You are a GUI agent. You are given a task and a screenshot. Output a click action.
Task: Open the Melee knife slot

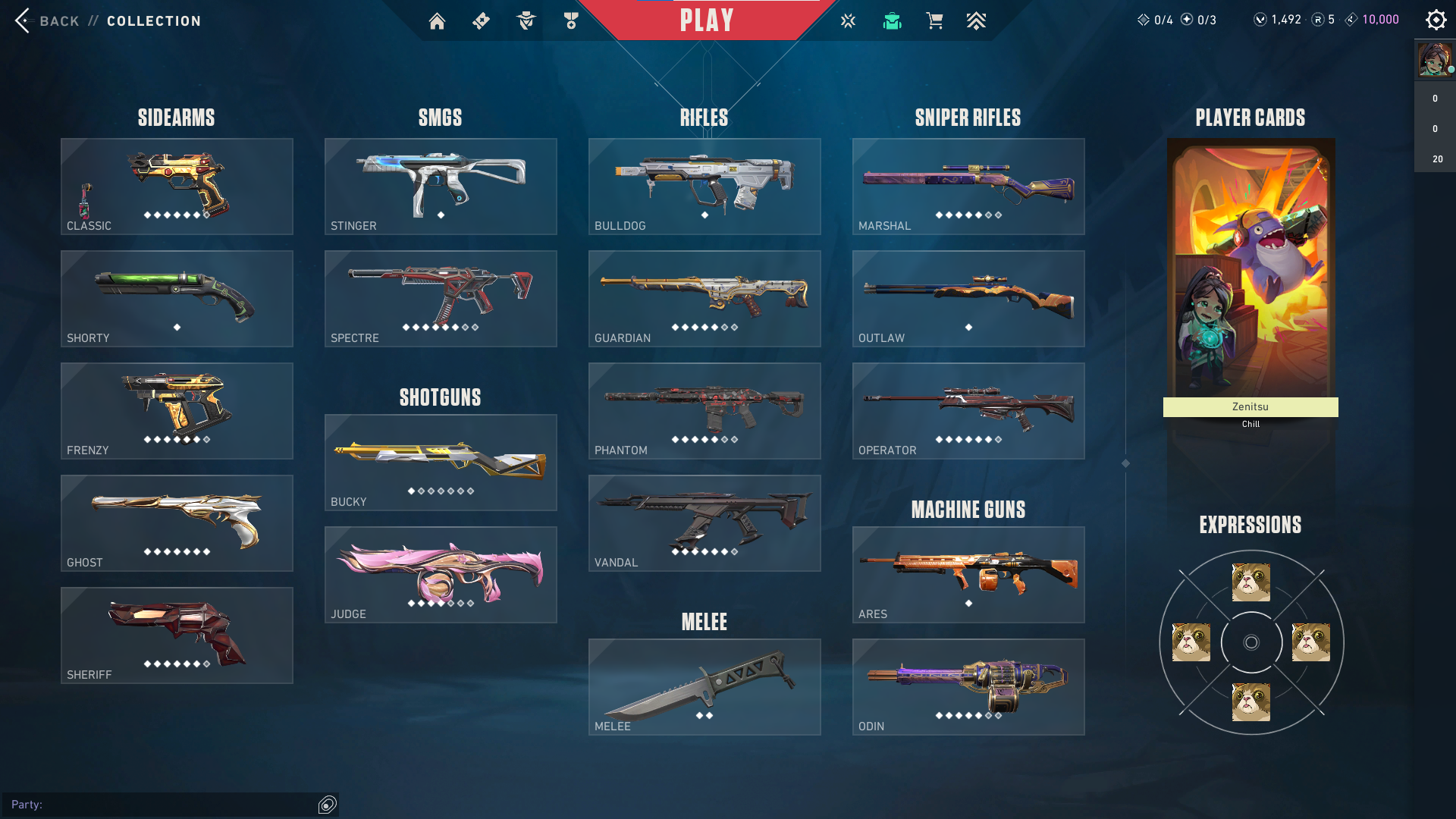coord(704,687)
